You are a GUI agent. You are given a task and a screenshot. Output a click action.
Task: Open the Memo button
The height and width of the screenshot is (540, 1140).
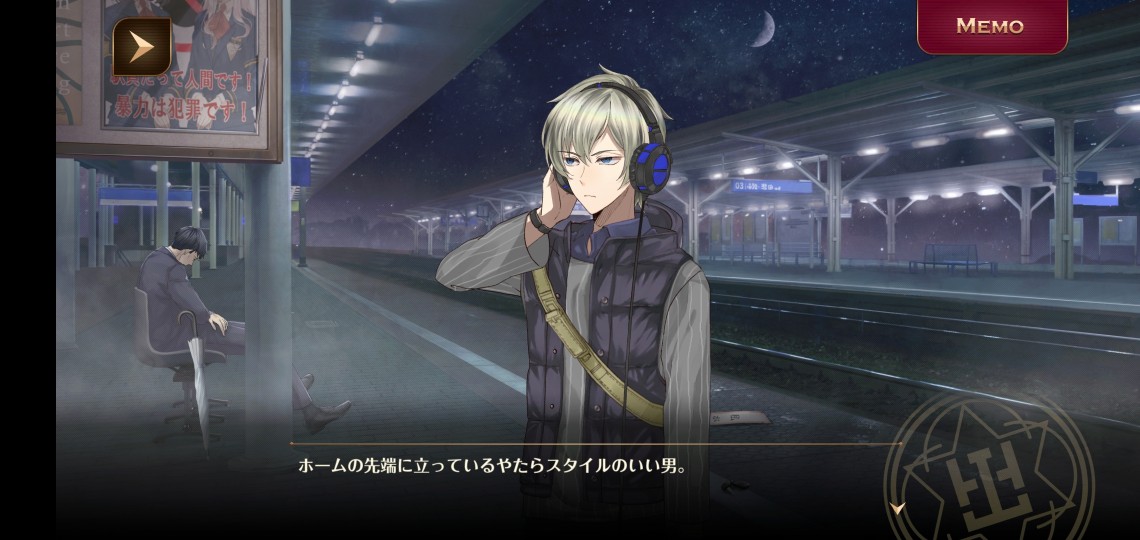pyautogui.click(x=991, y=26)
